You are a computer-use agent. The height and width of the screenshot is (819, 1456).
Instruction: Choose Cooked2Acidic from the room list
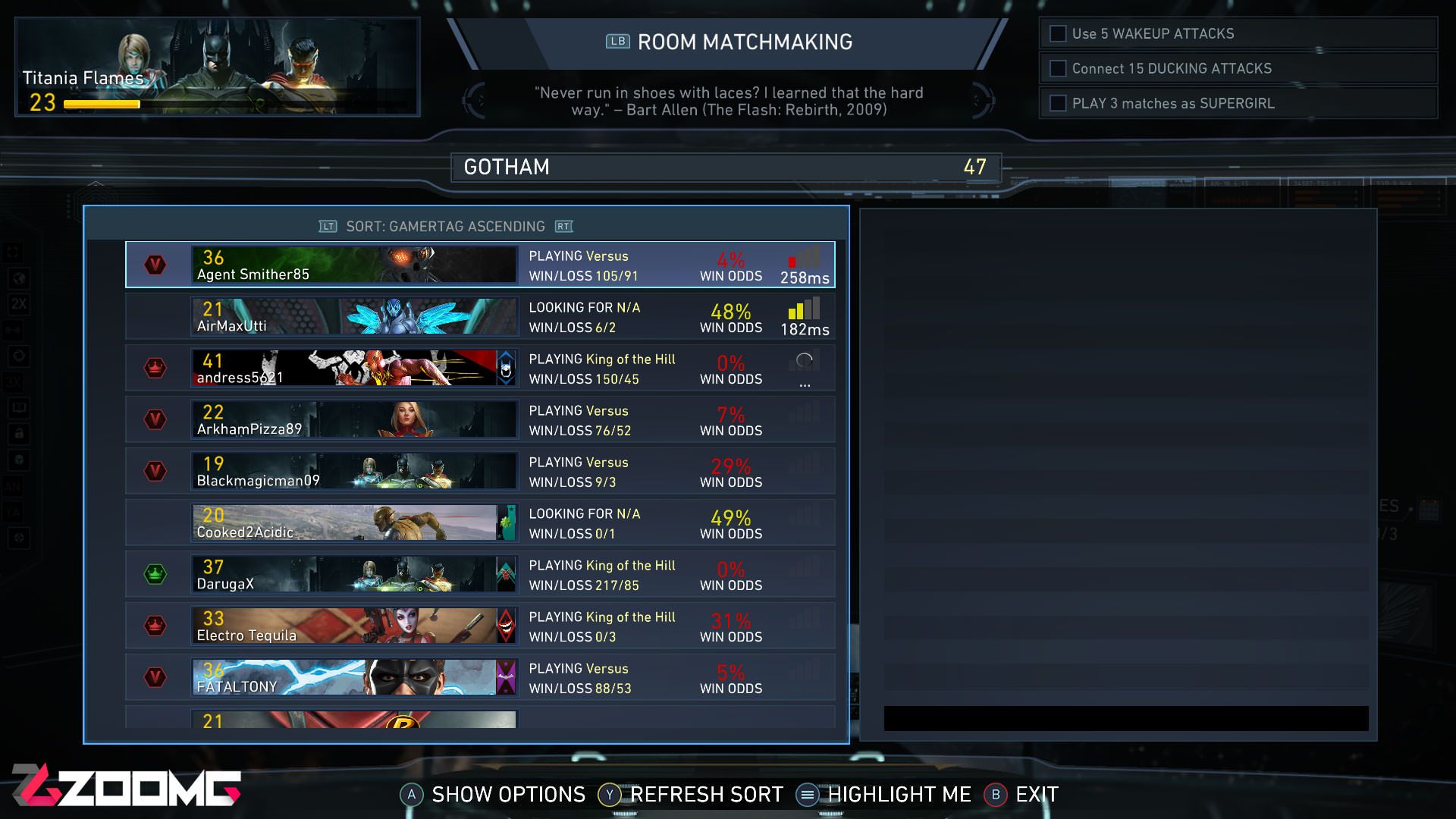479,522
